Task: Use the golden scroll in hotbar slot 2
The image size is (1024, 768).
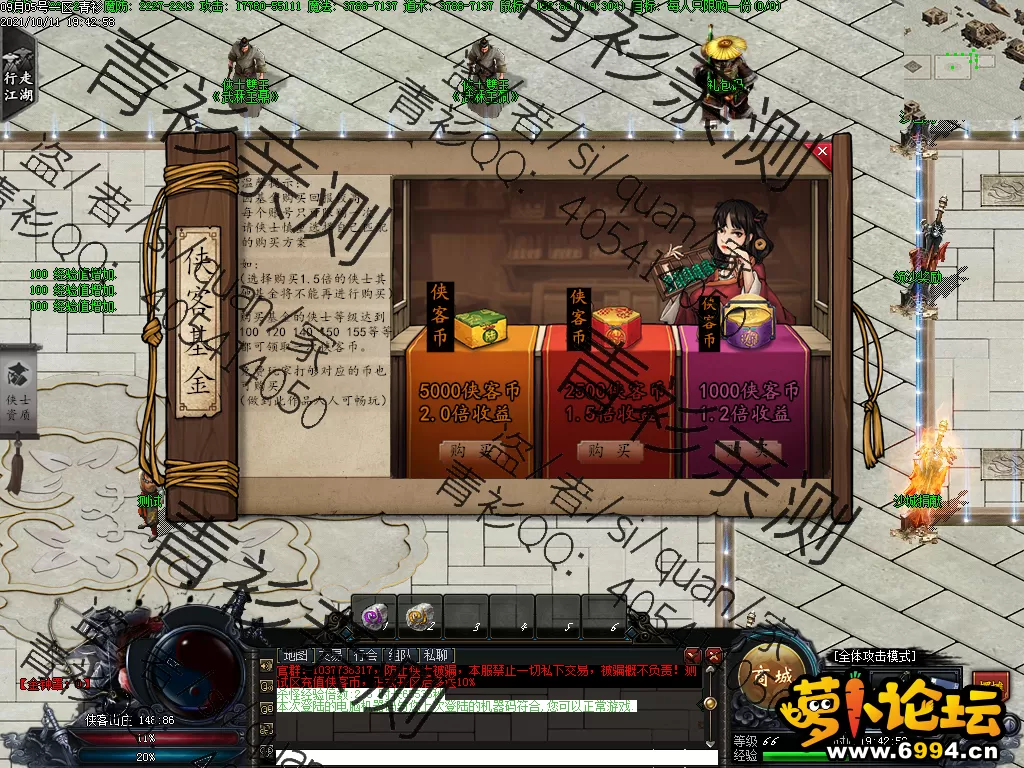Action: point(419,617)
